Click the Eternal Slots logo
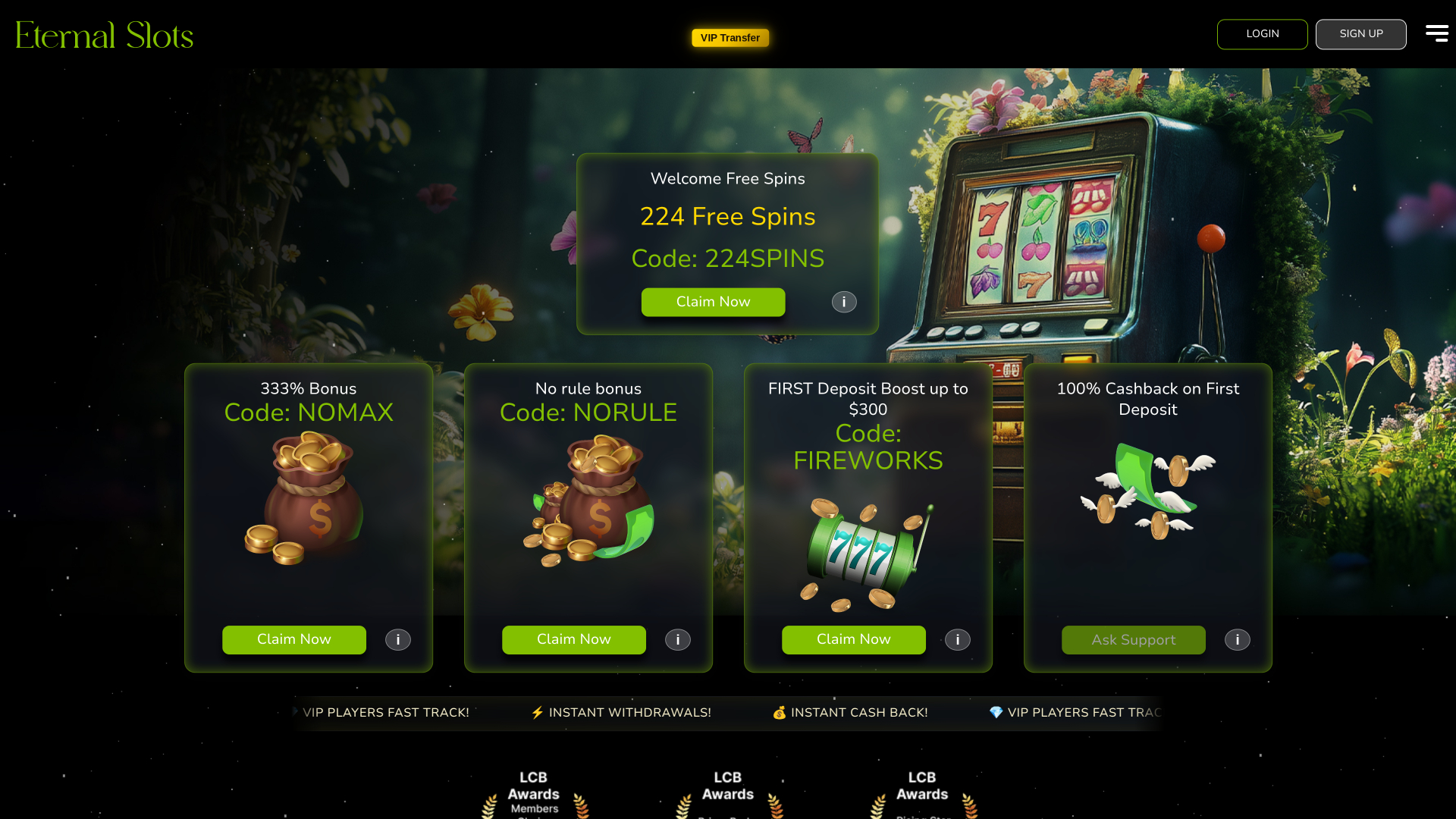The image size is (1456, 819). tap(104, 34)
